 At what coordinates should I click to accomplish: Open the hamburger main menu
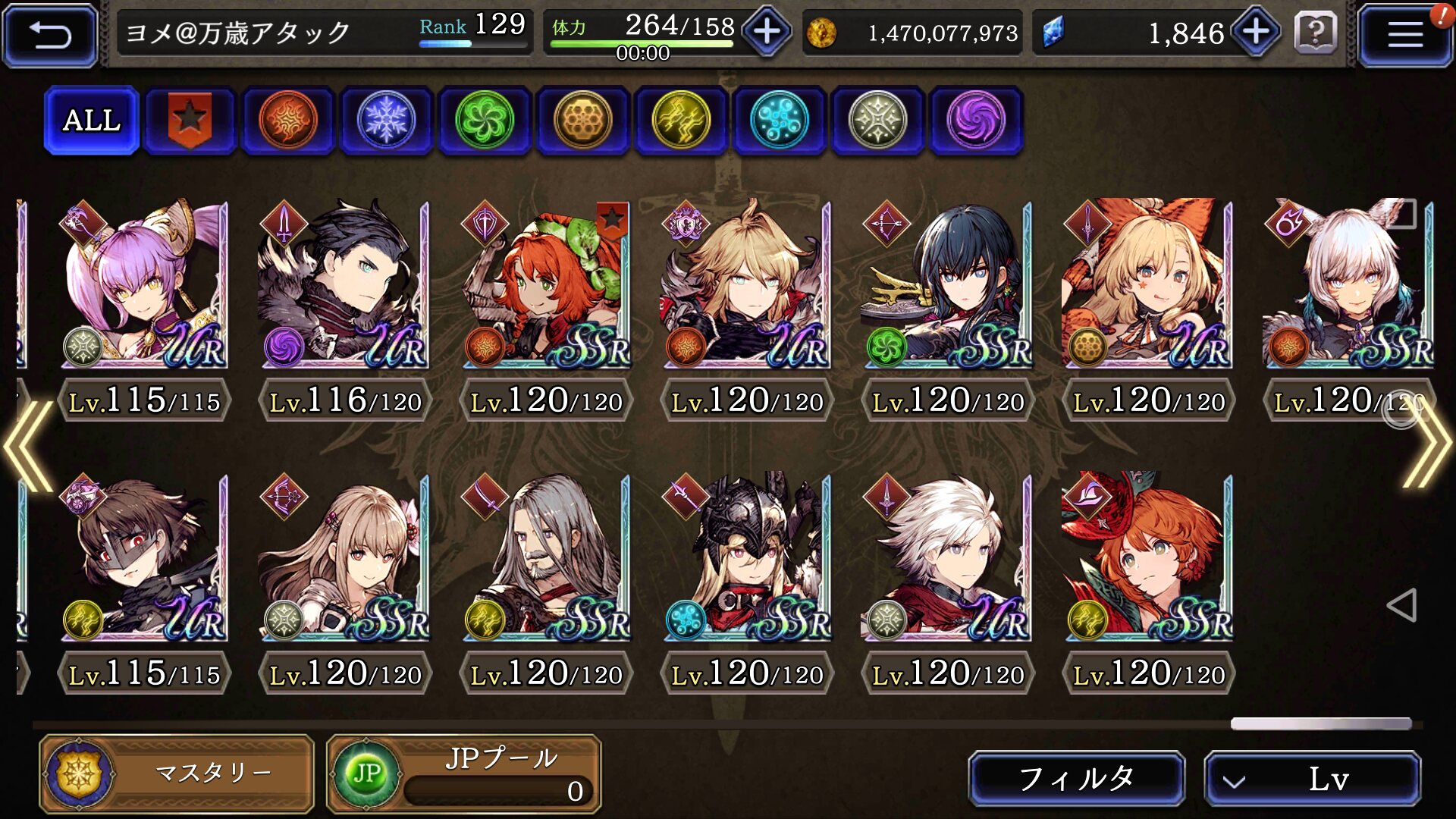click(1404, 35)
